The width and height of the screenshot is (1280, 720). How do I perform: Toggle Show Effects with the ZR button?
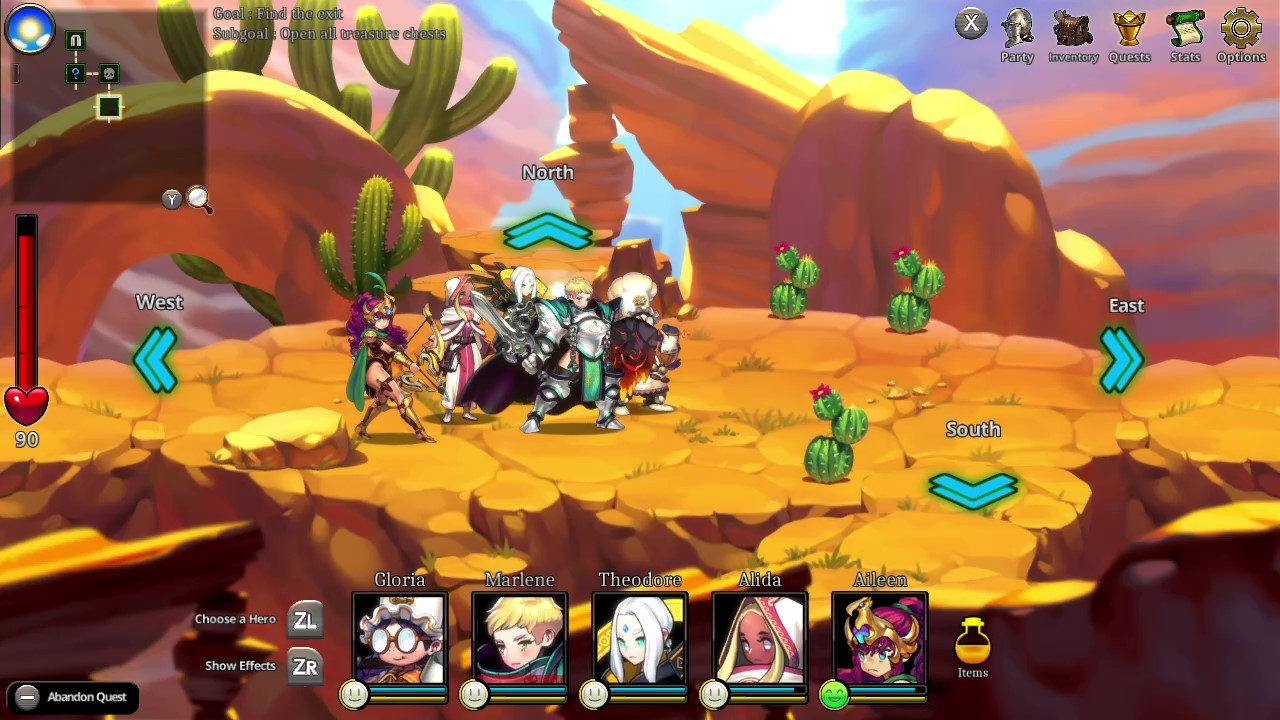tap(305, 666)
